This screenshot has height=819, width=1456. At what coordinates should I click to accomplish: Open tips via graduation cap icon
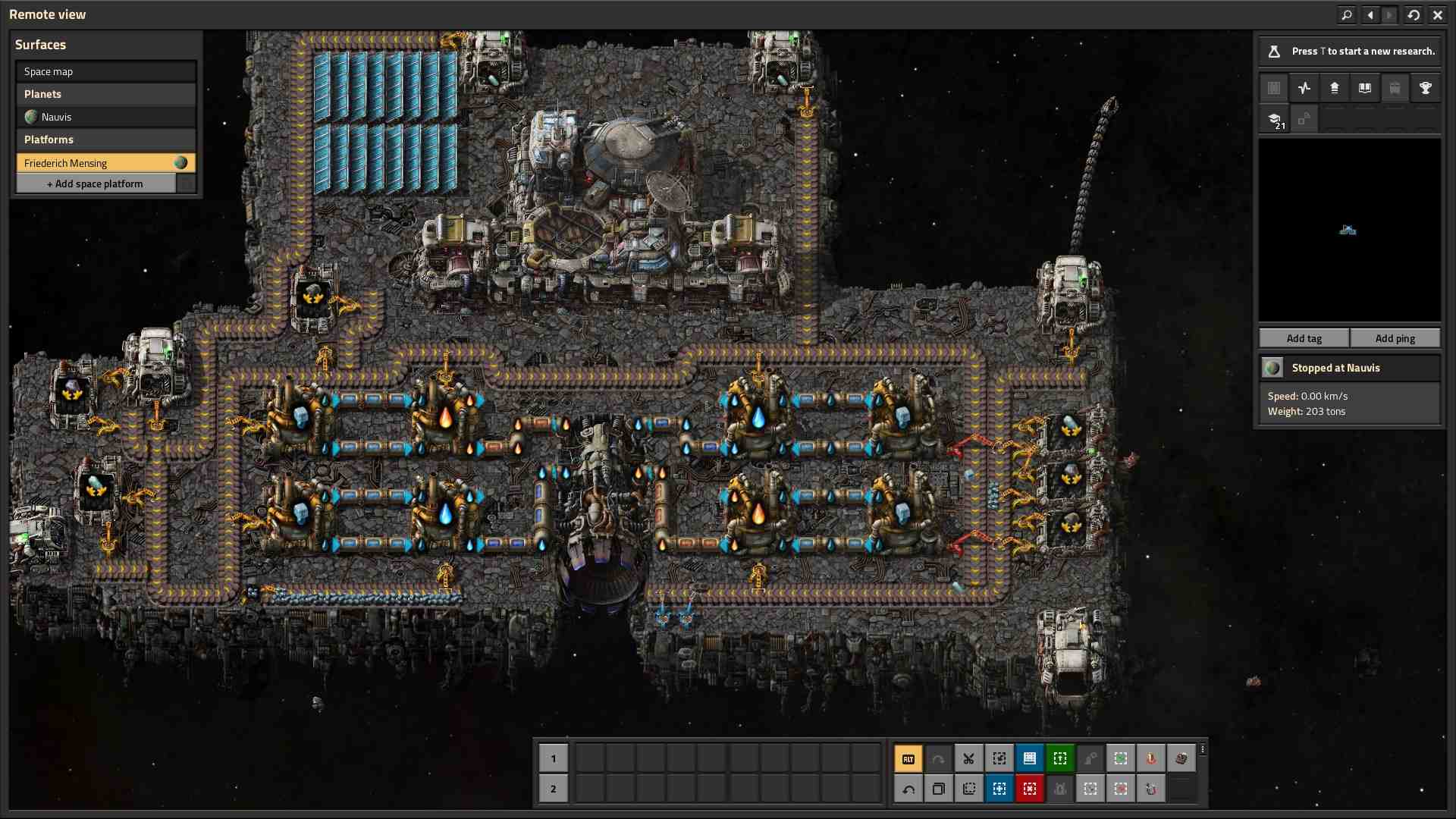[x=1275, y=119]
